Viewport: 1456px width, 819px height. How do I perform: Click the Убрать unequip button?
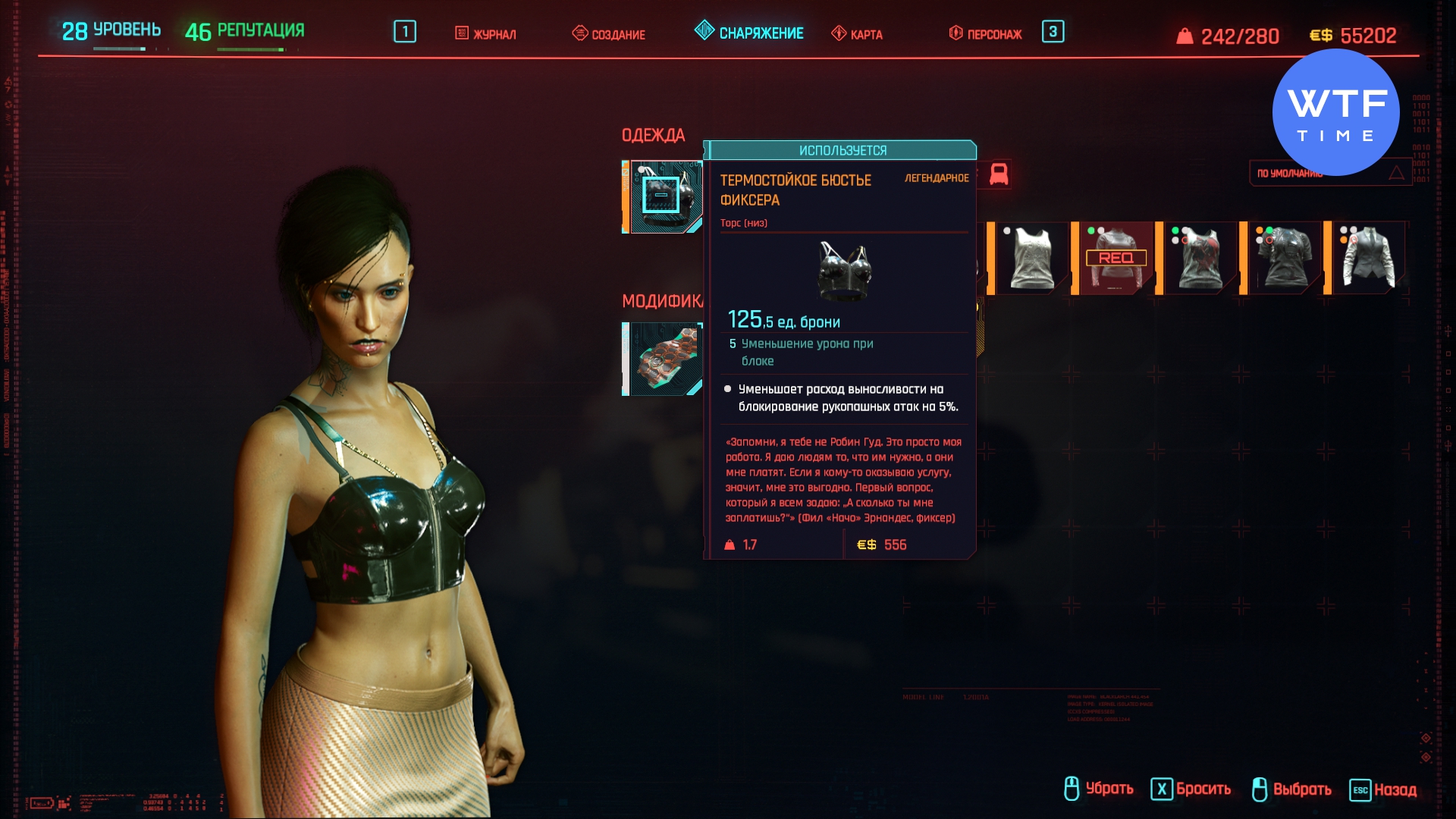[x=1098, y=789]
